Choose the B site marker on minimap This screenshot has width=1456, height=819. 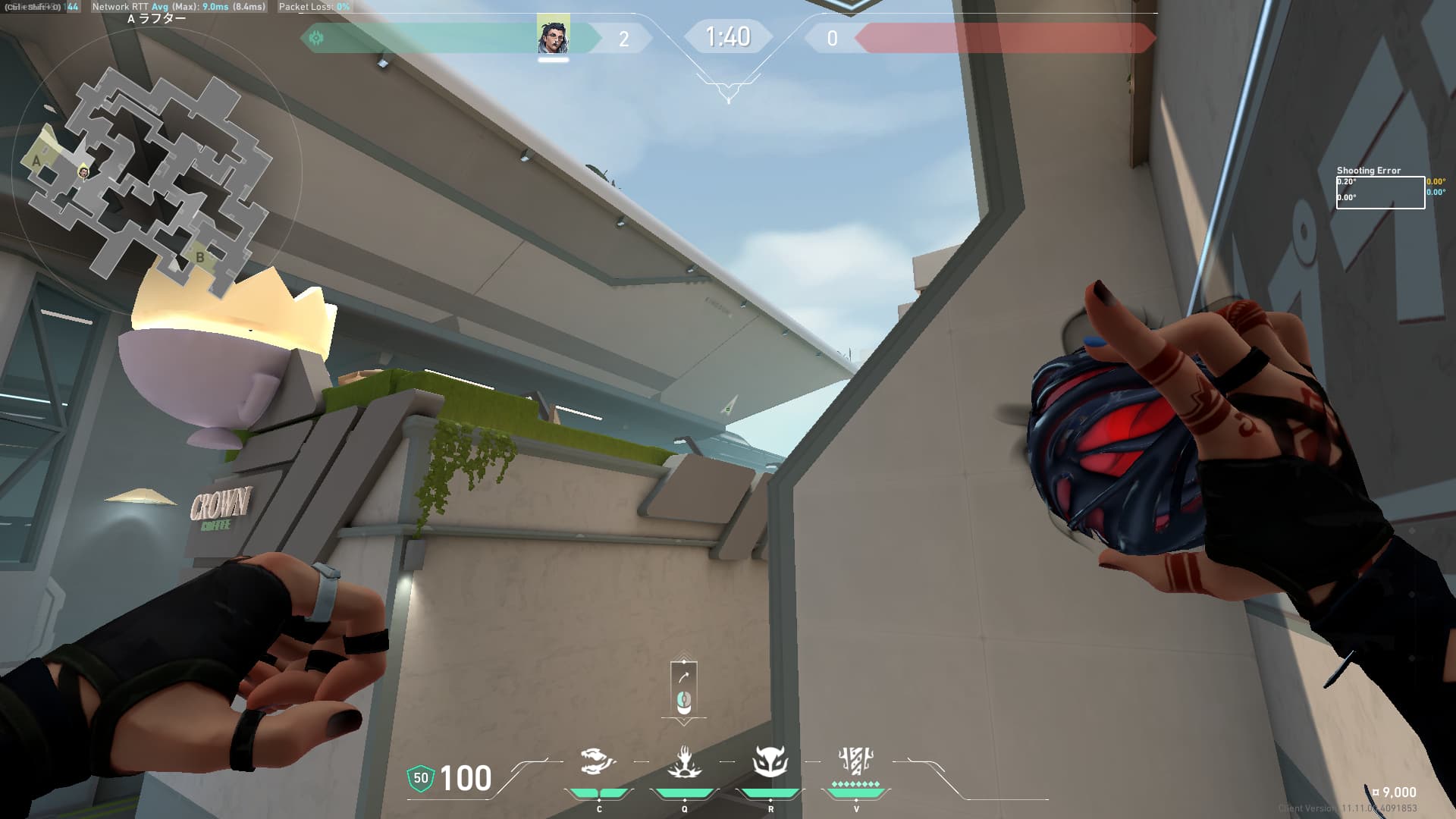tap(199, 257)
